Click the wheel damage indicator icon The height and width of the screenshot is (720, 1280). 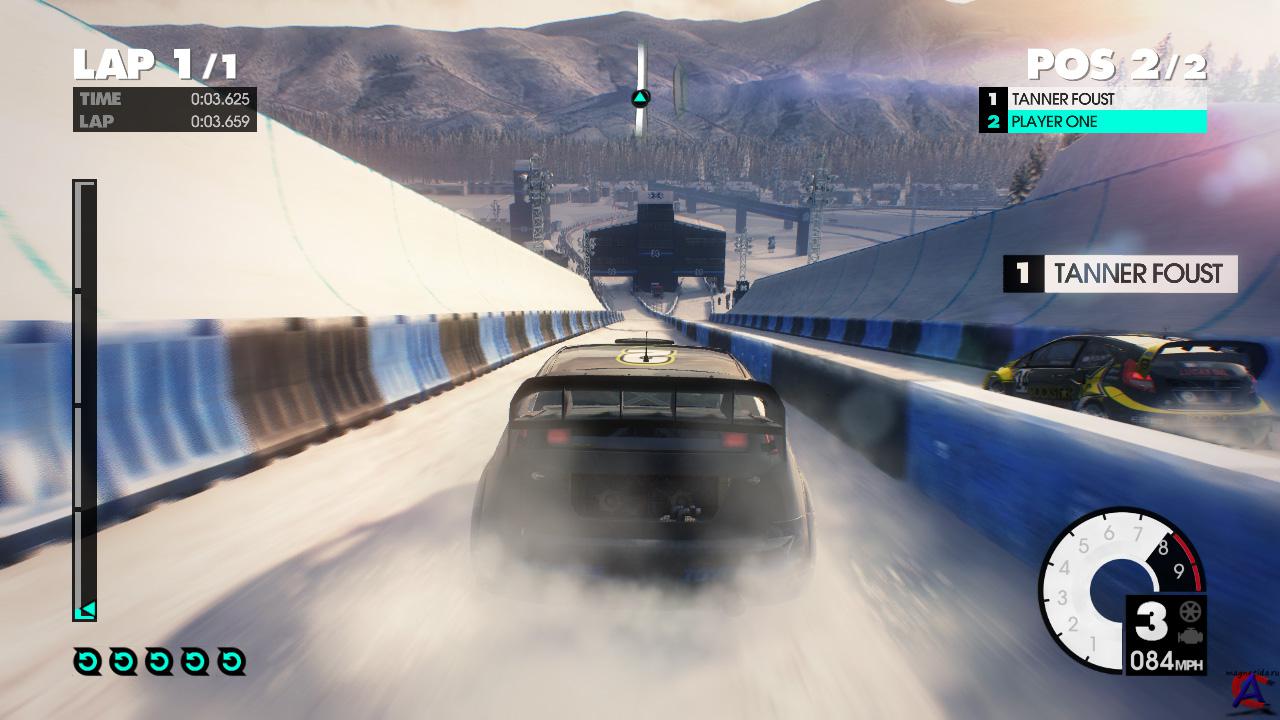point(1189,612)
